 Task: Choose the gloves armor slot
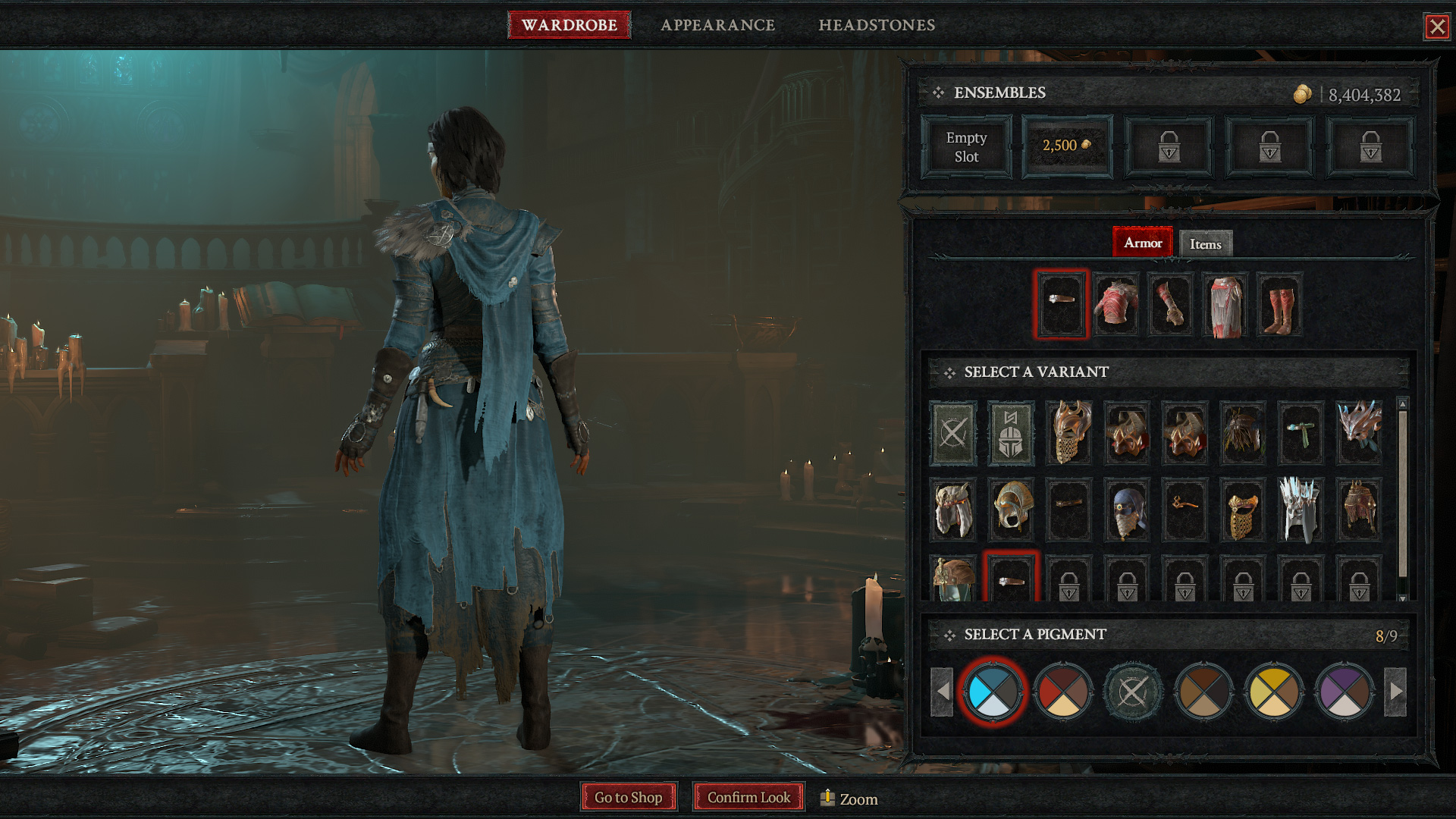(x=1170, y=304)
